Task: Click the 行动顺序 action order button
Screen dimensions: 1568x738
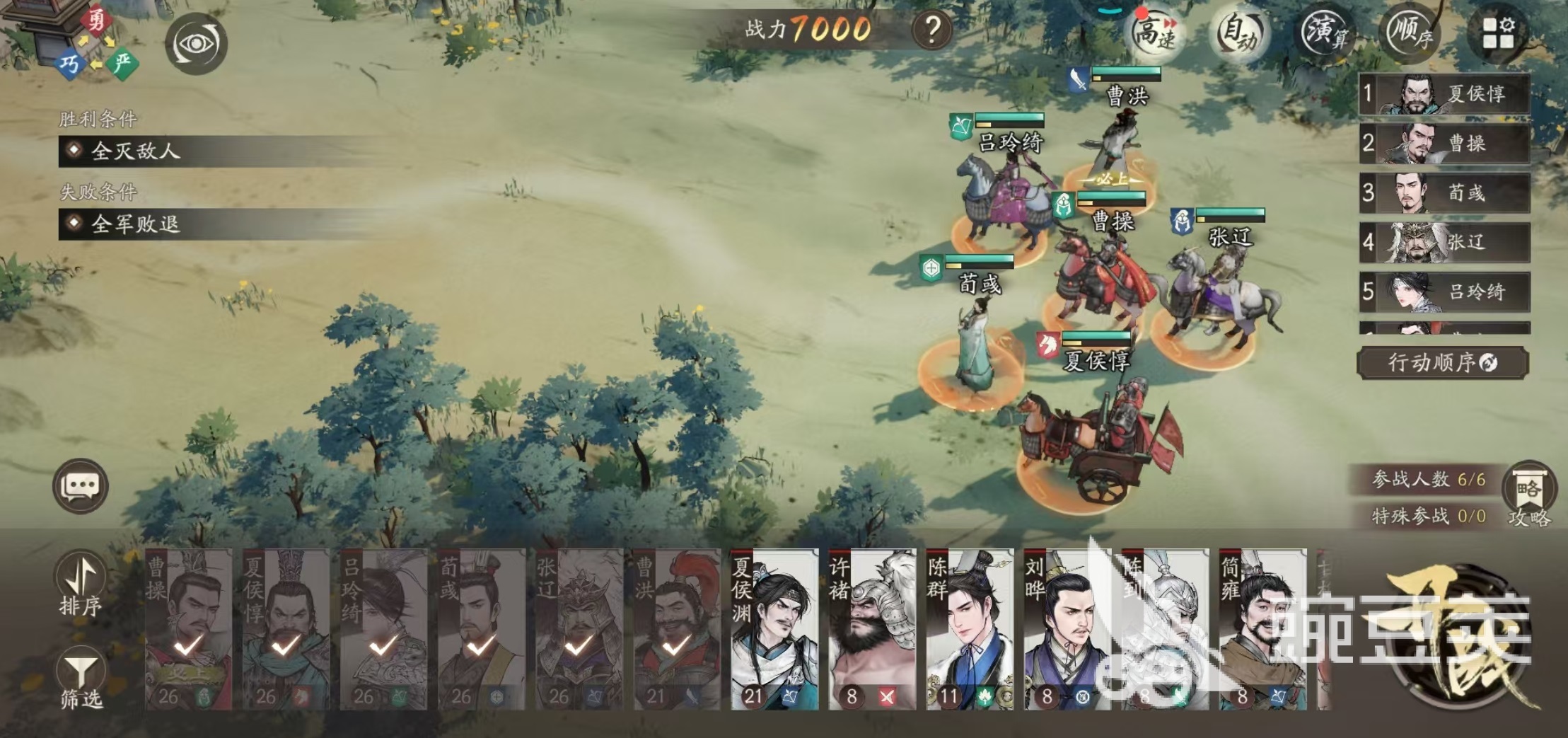Action: [1442, 363]
